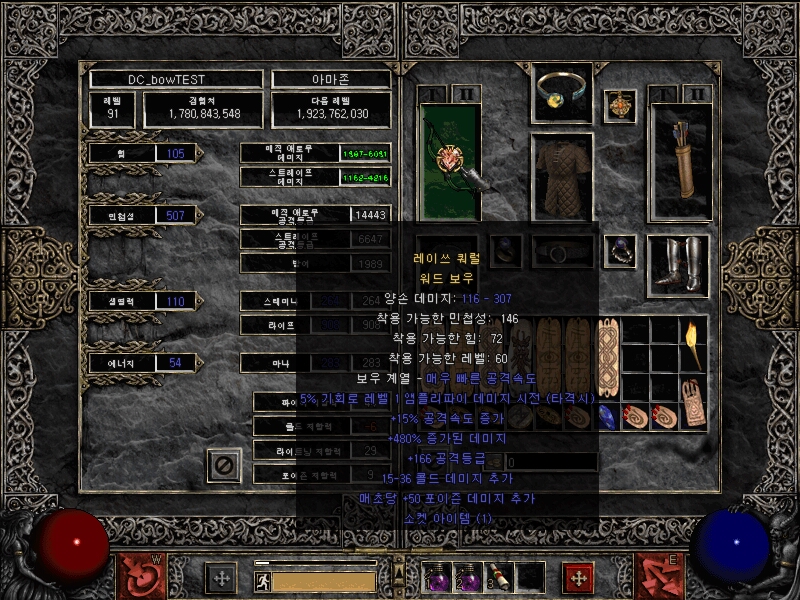Select the amulet equipment slot

[623, 103]
